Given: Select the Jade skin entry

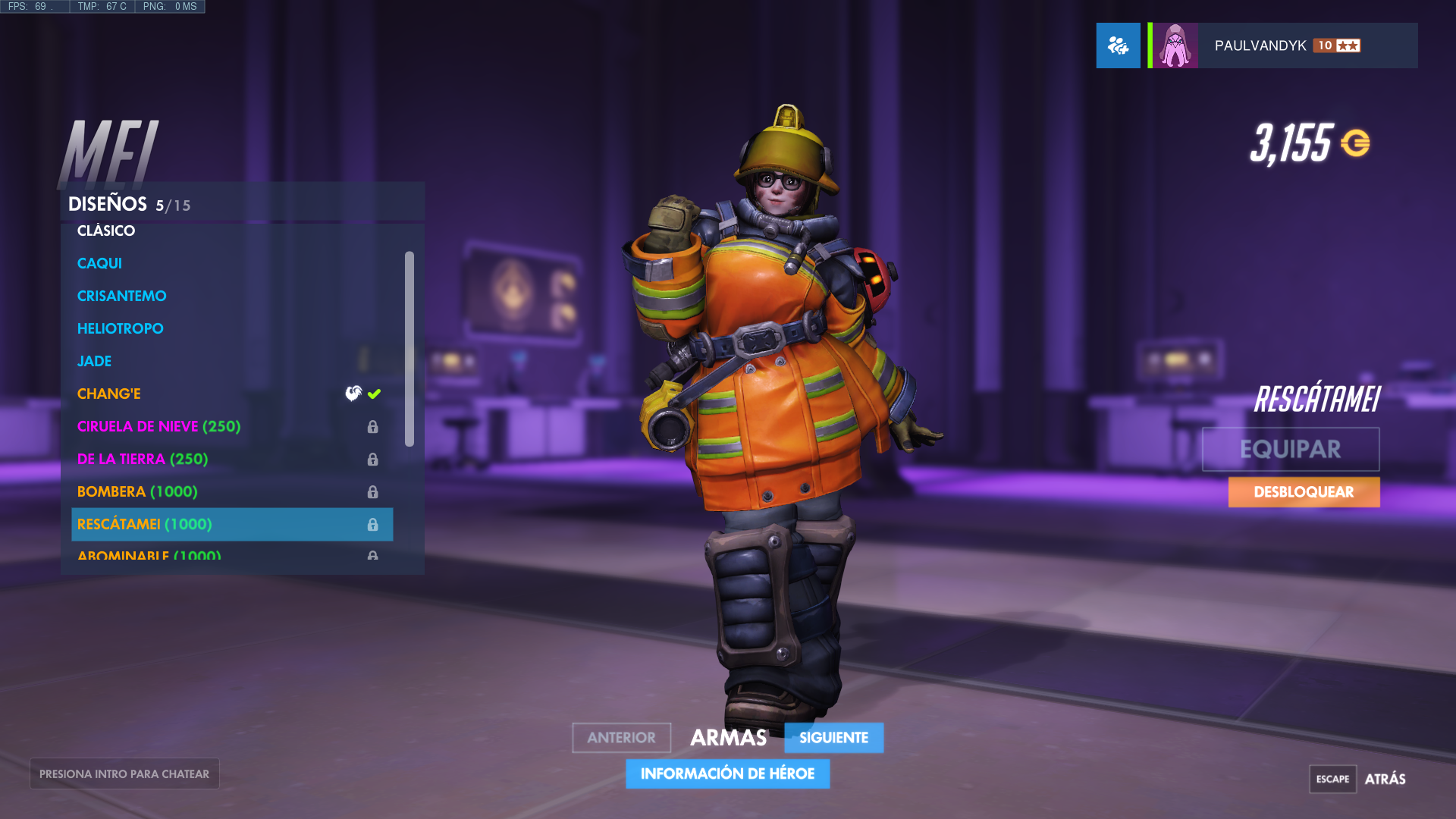Looking at the screenshot, I should coord(94,361).
